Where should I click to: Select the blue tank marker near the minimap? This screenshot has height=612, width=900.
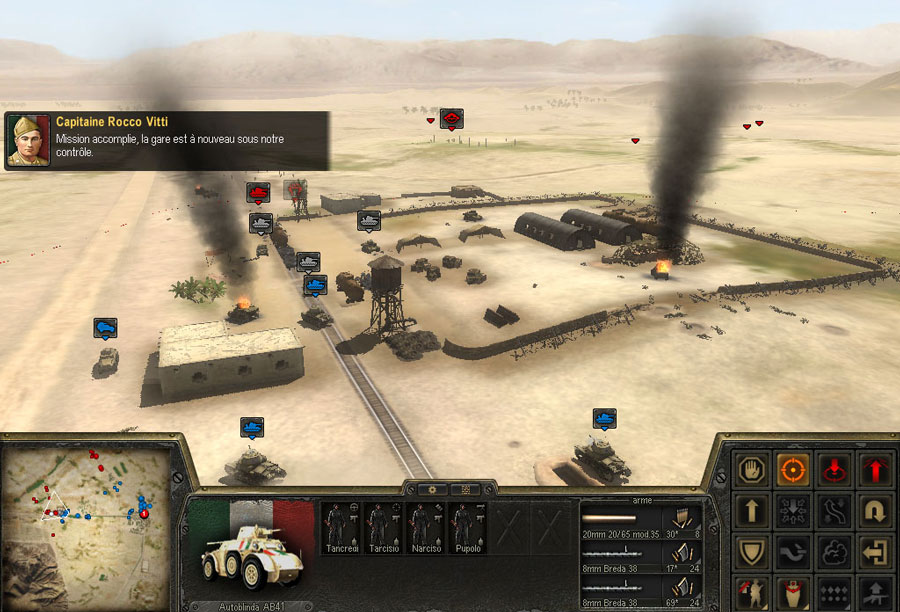click(x=252, y=428)
